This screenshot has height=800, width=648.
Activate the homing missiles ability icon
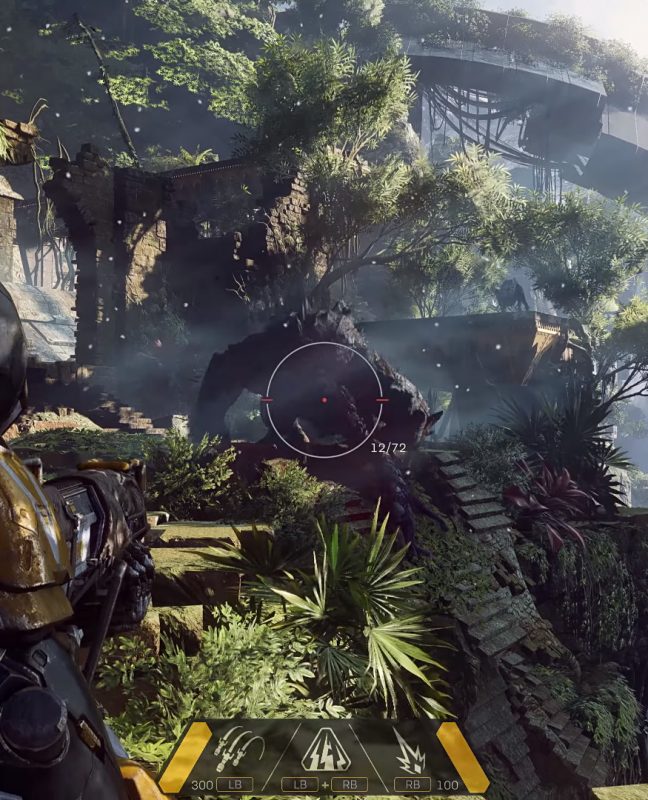click(x=238, y=747)
